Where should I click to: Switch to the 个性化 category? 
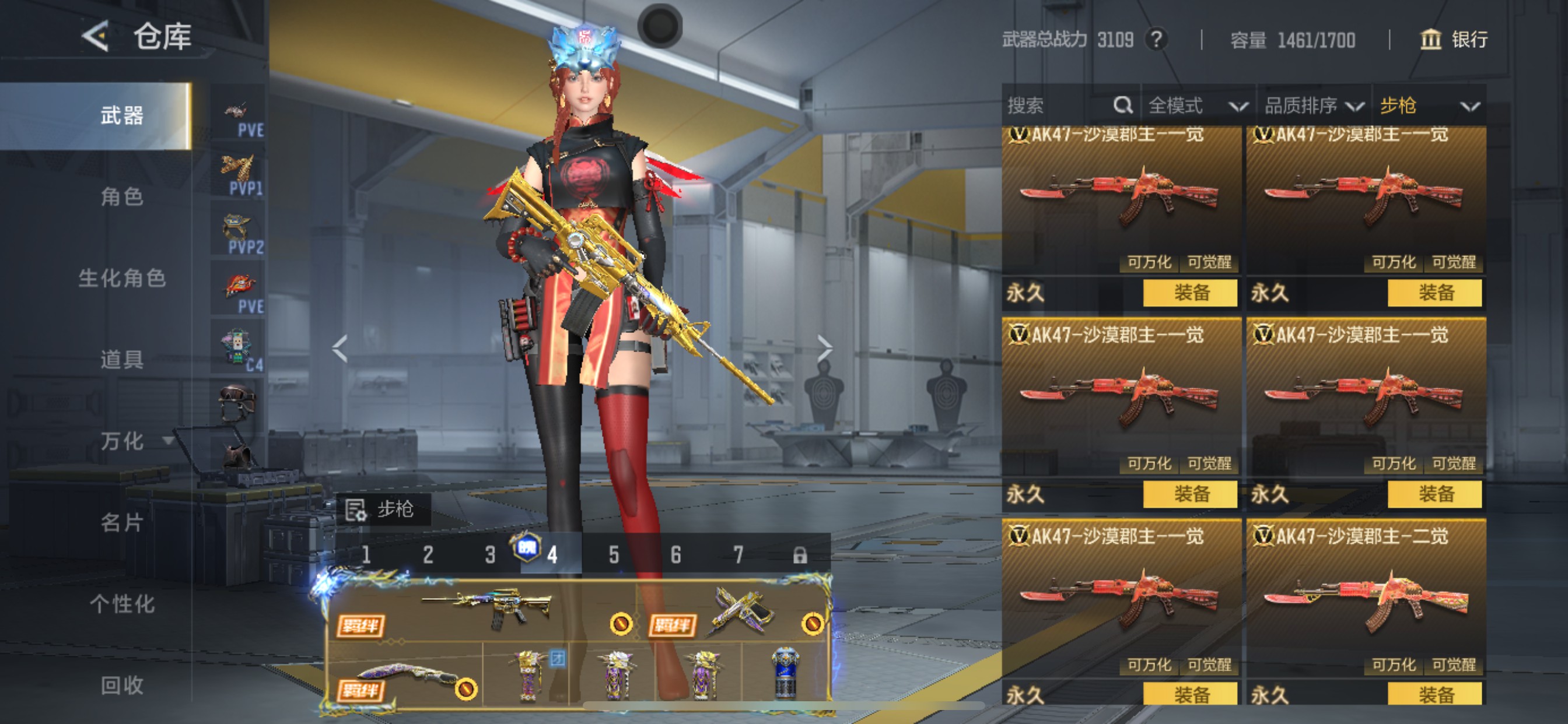(122, 604)
